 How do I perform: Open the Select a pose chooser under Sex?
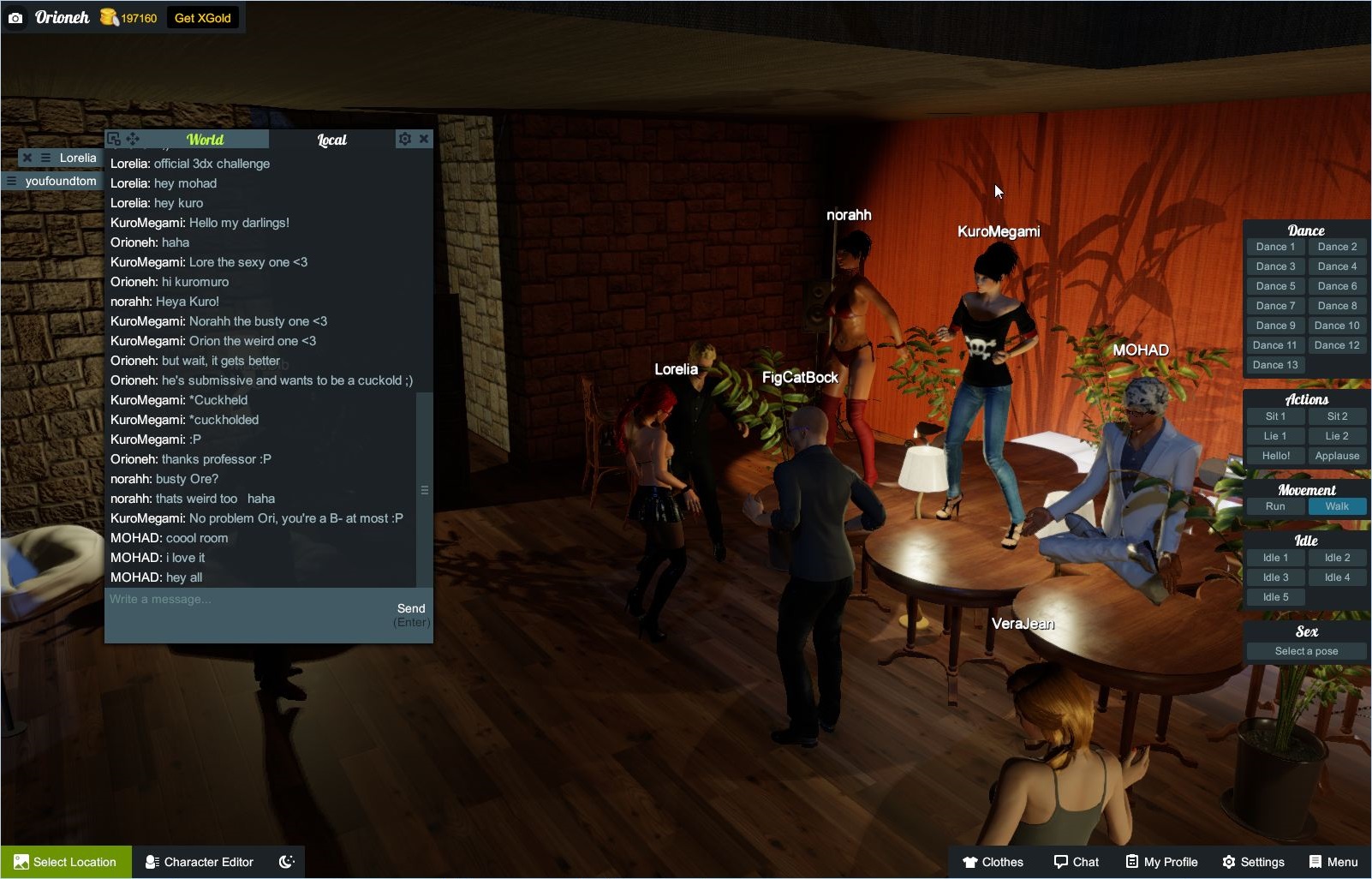coord(1306,650)
